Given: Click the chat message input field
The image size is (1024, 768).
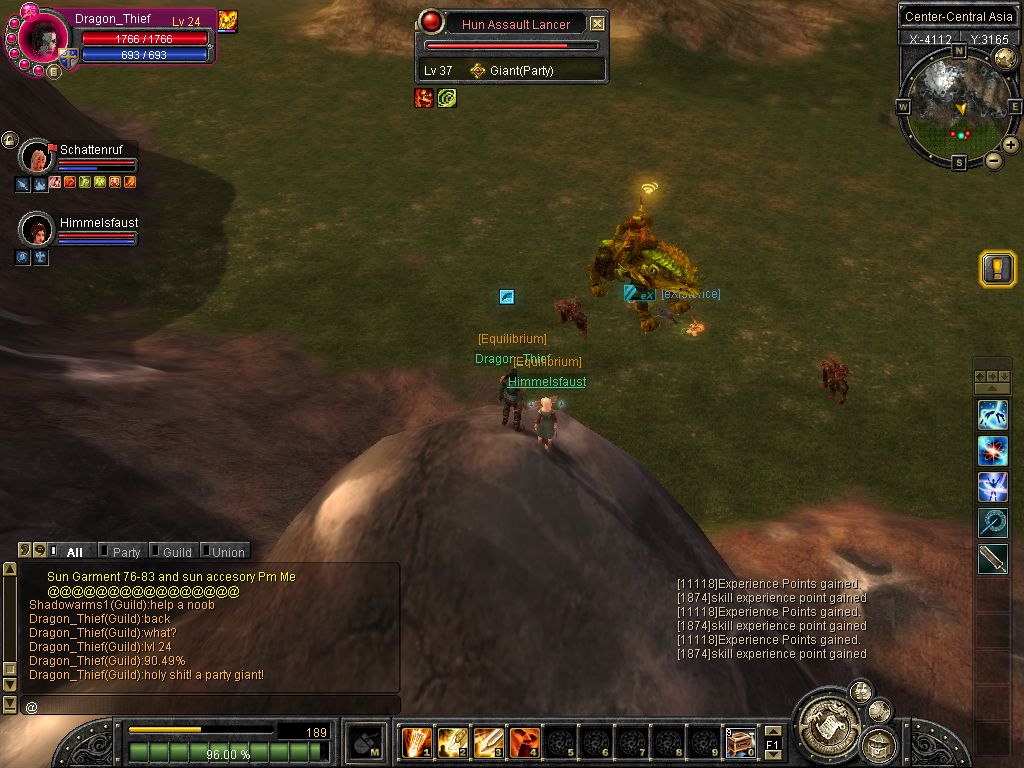Looking at the screenshot, I should (x=210, y=706).
